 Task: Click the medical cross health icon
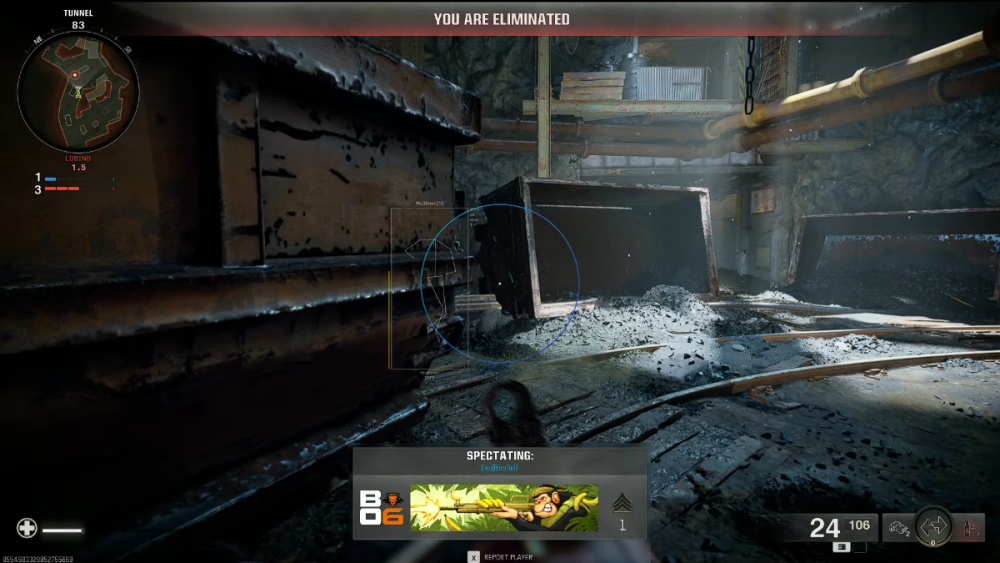[x=26, y=529]
